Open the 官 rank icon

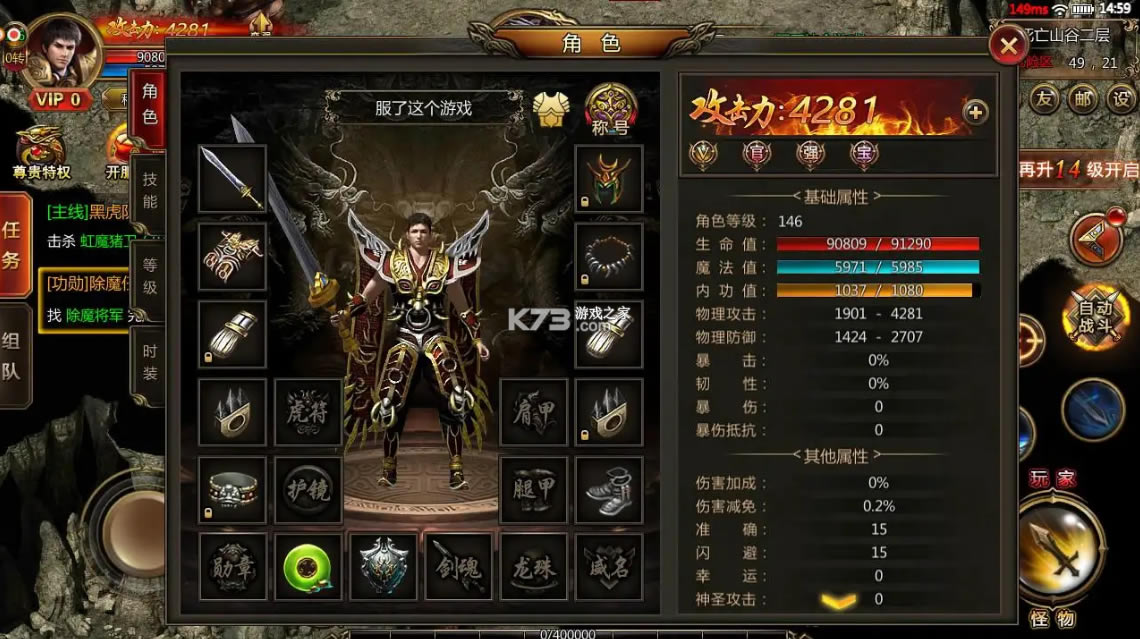point(757,153)
